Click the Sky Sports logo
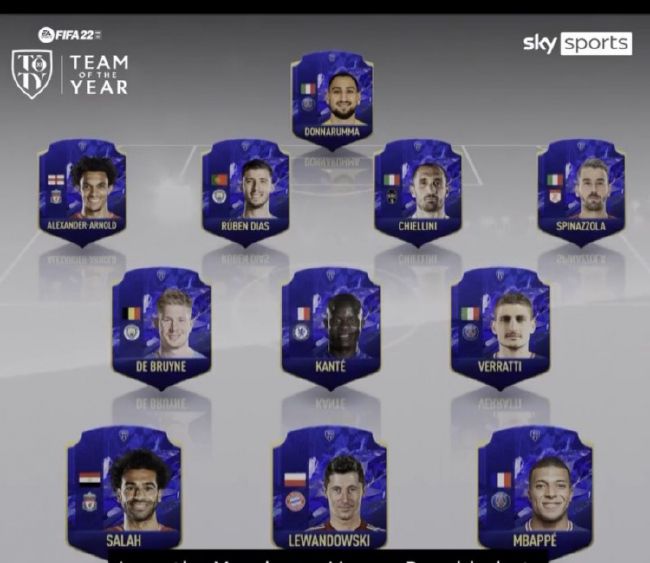The width and height of the screenshot is (650, 563). pyautogui.click(x=577, y=43)
